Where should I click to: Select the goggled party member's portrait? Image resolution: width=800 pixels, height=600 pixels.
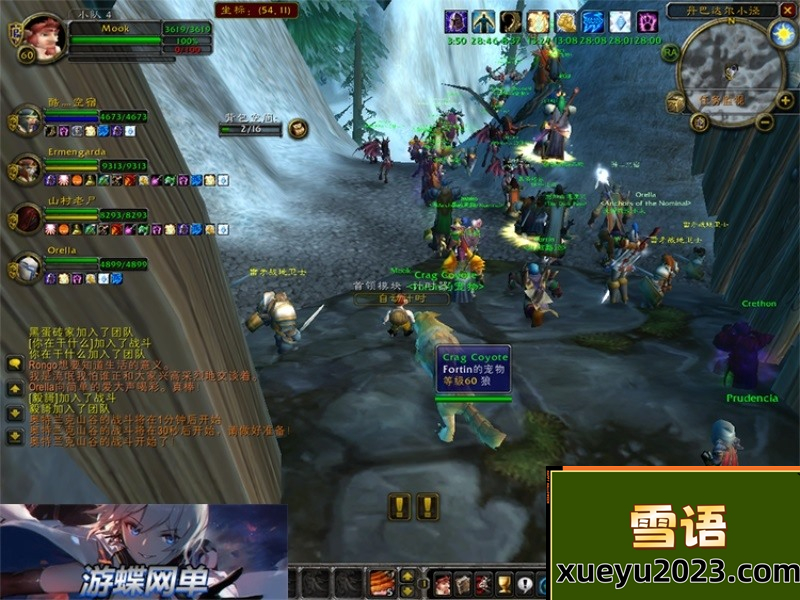tap(26, 120)
